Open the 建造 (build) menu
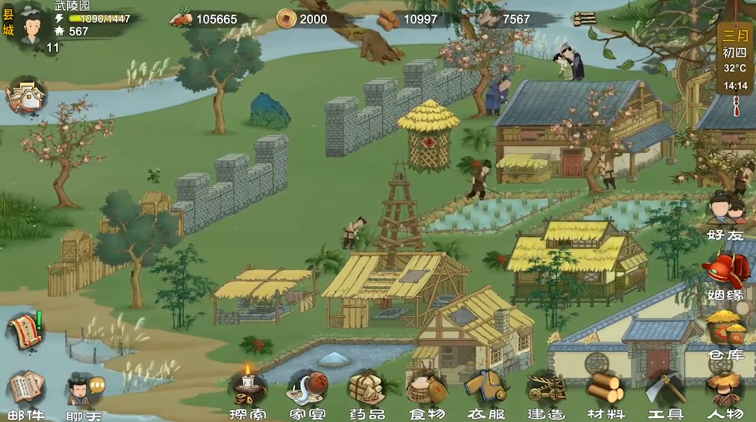 545,390
